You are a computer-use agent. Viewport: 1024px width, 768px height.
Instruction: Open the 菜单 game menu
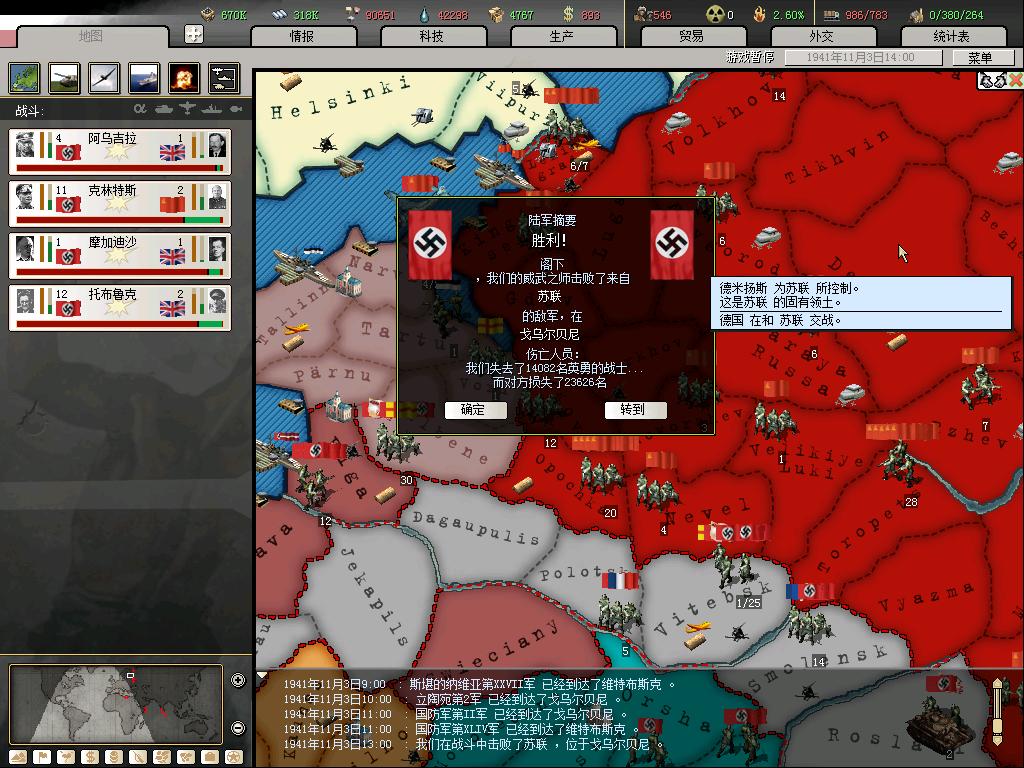[x=980, y=58]
